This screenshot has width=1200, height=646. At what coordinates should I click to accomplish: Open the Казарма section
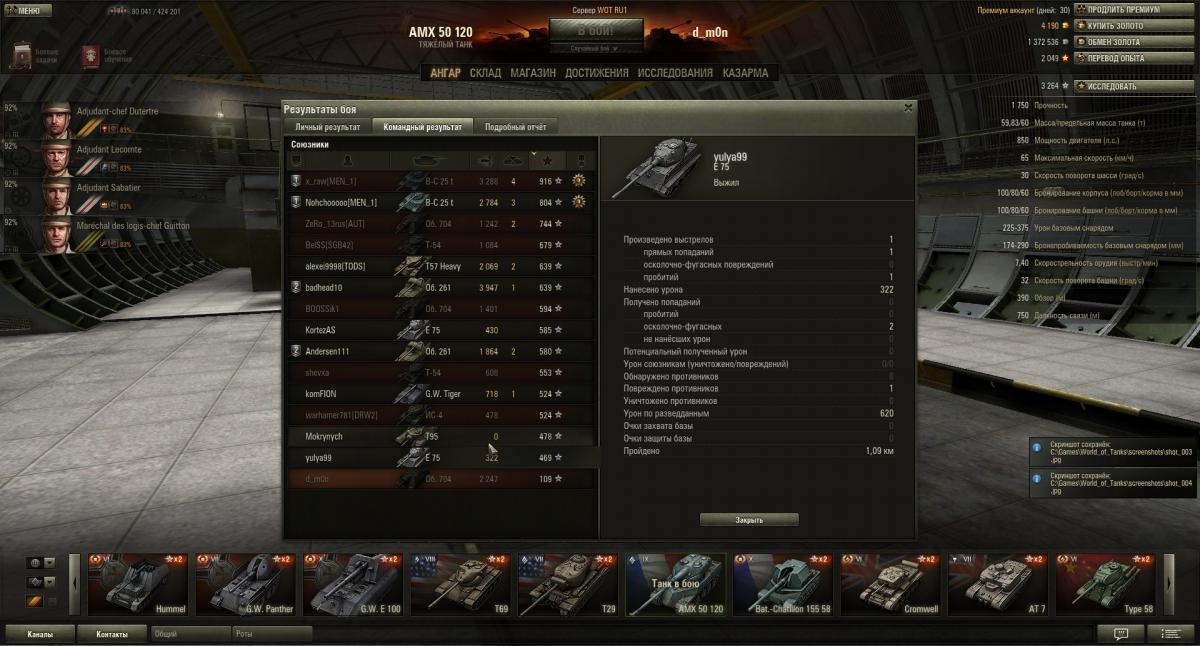coord(745,73)
